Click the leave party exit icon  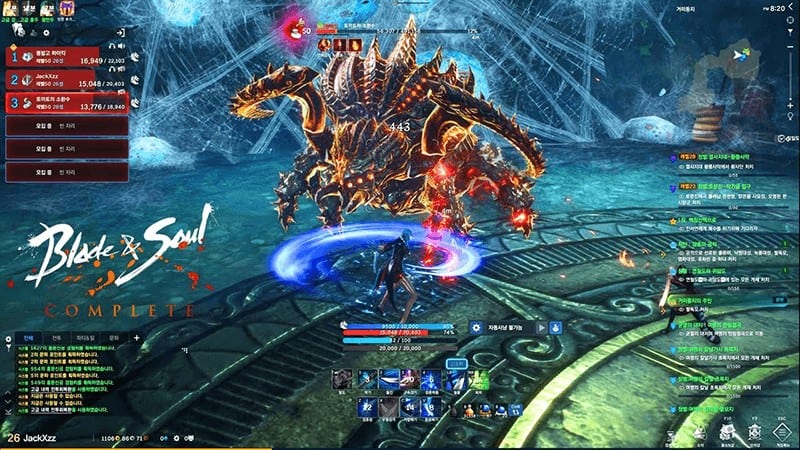coord(121,34)
